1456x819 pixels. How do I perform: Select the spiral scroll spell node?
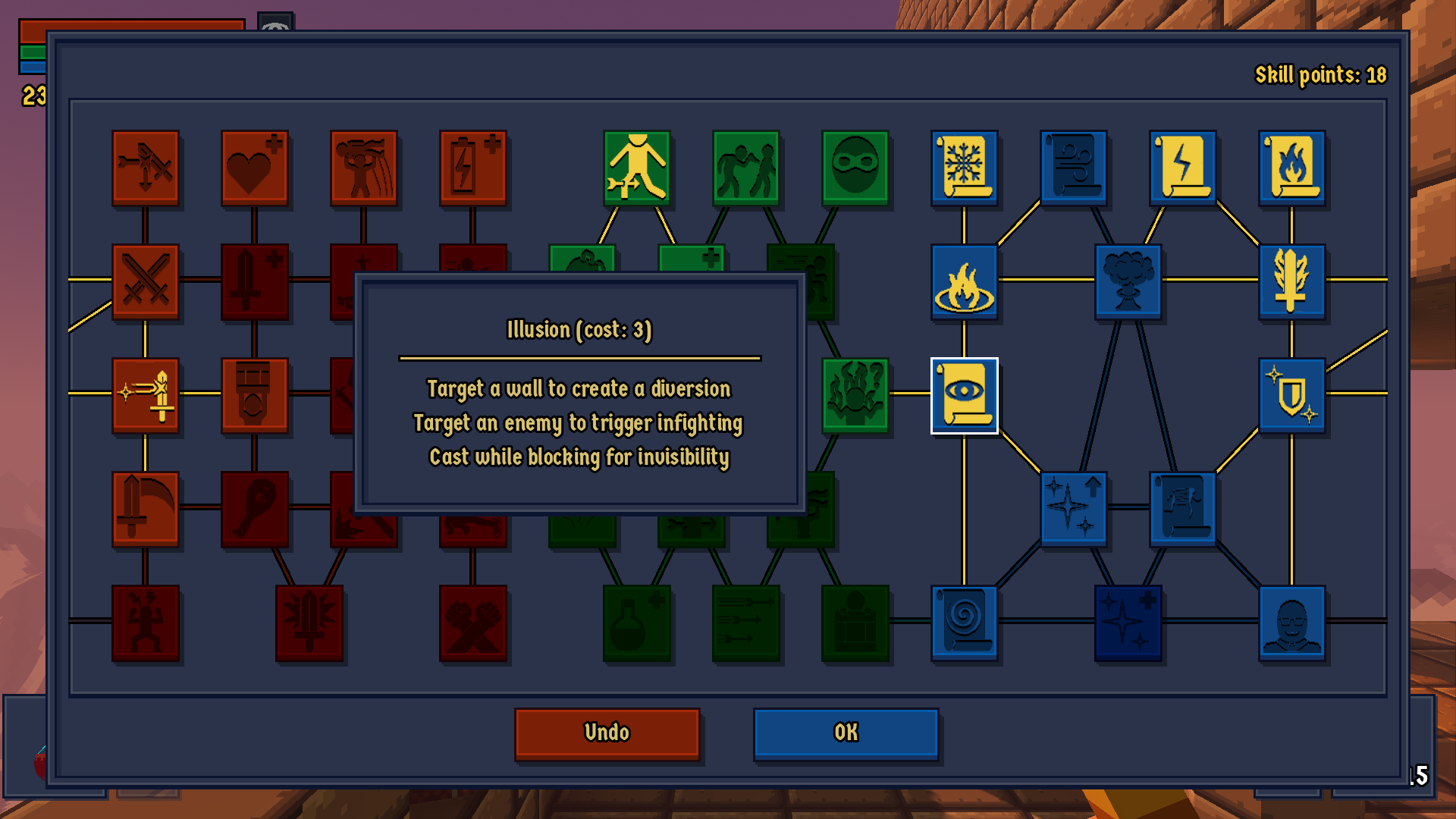point(963,620)
